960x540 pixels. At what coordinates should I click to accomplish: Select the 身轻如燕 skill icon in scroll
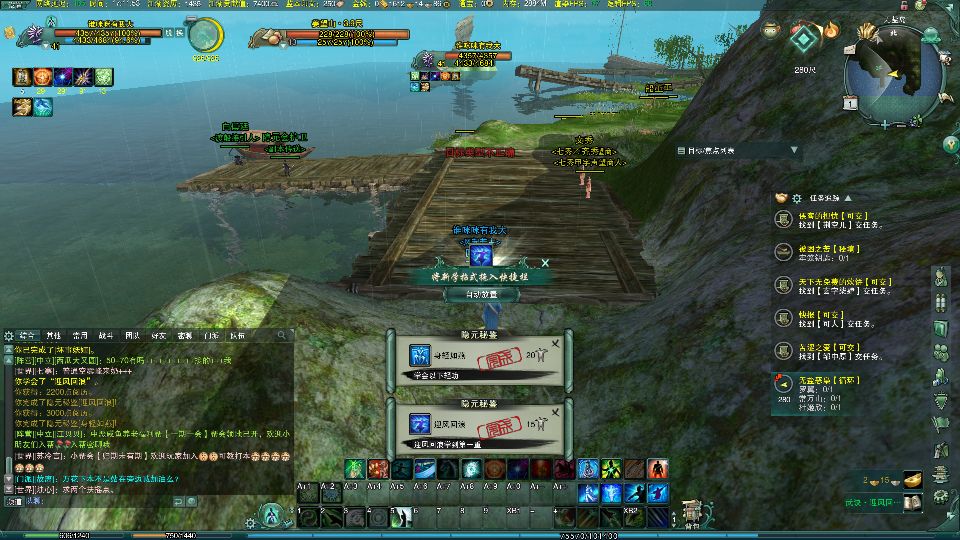419,355
